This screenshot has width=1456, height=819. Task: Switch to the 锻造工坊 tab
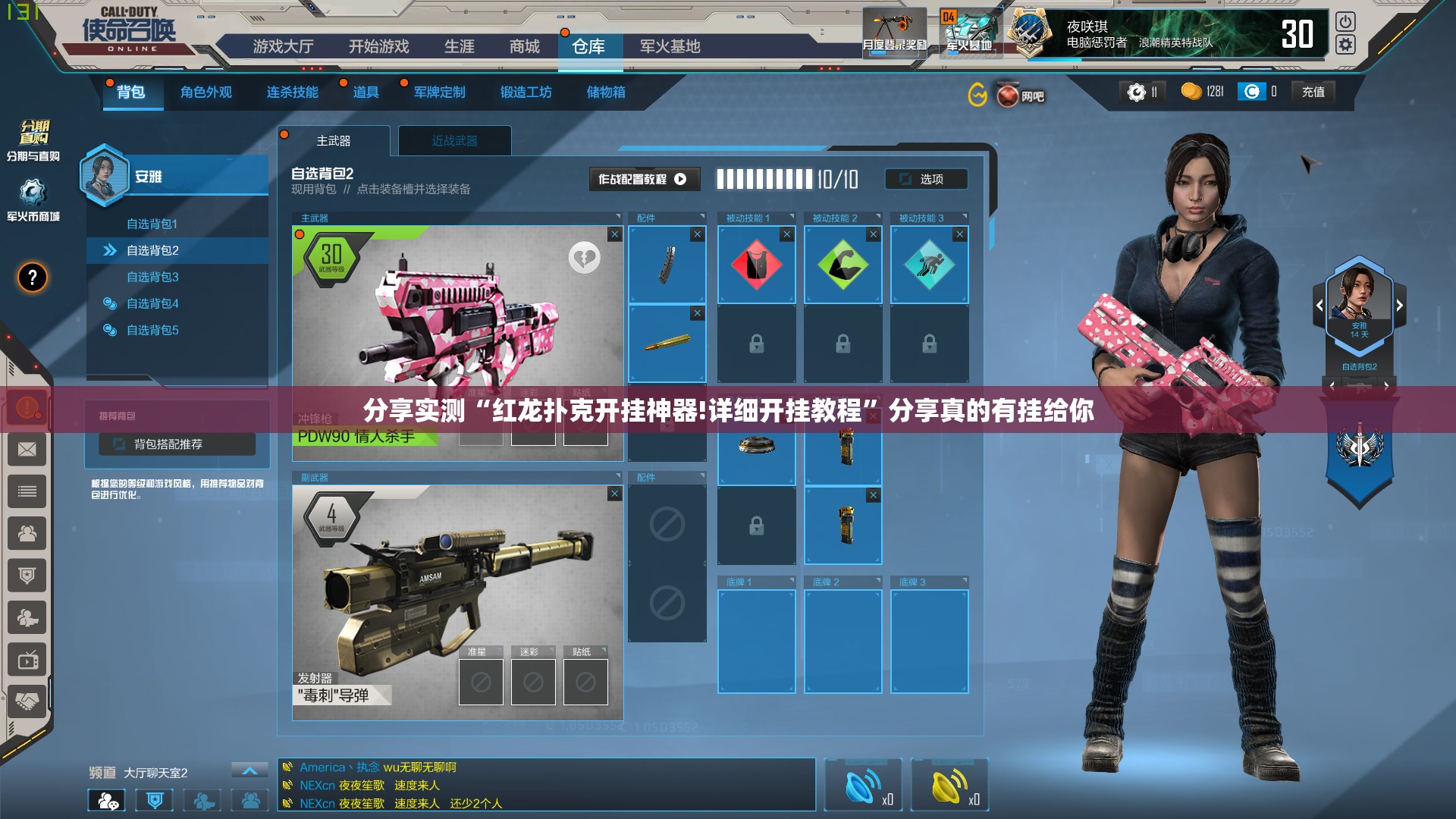point(526,93)
